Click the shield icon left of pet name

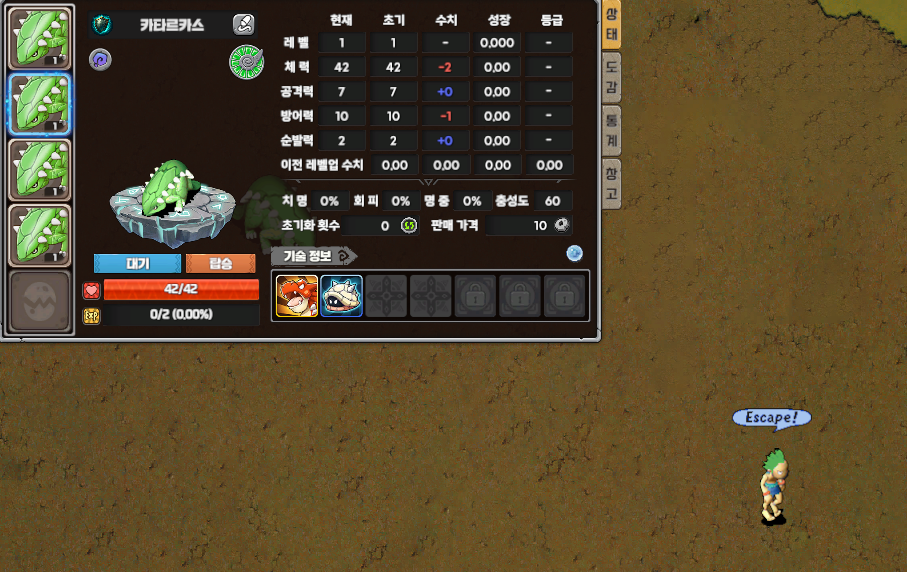click(101, 24)
